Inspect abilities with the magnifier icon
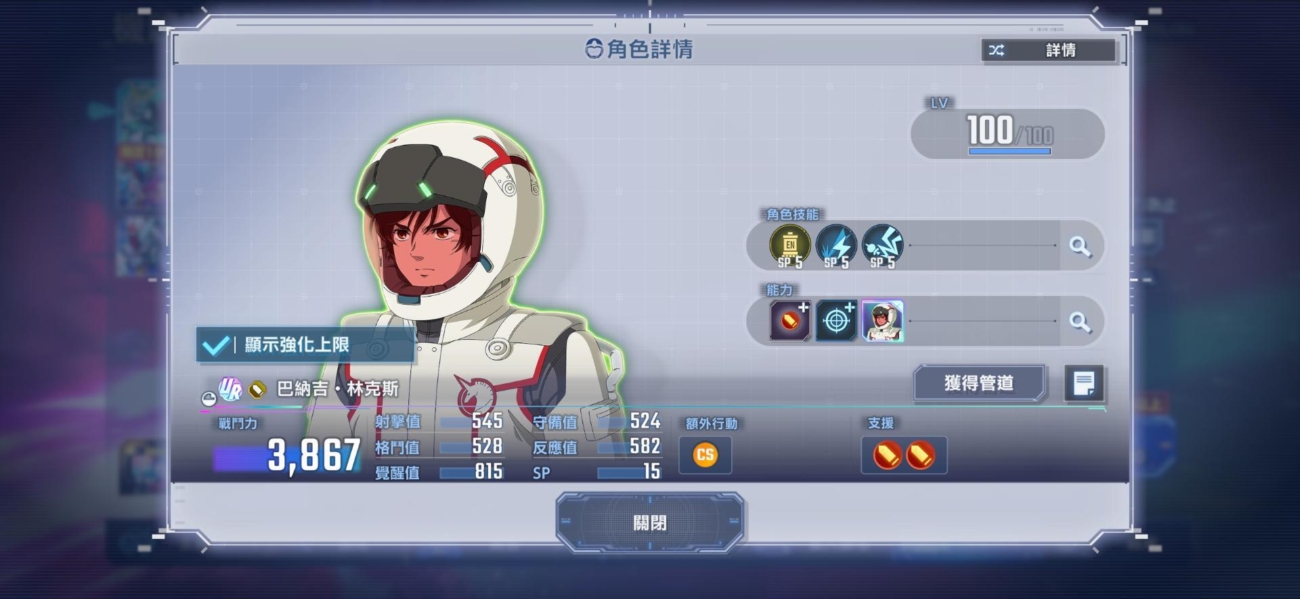This screenshot has height=599, width=1300. pos(1080,321)
